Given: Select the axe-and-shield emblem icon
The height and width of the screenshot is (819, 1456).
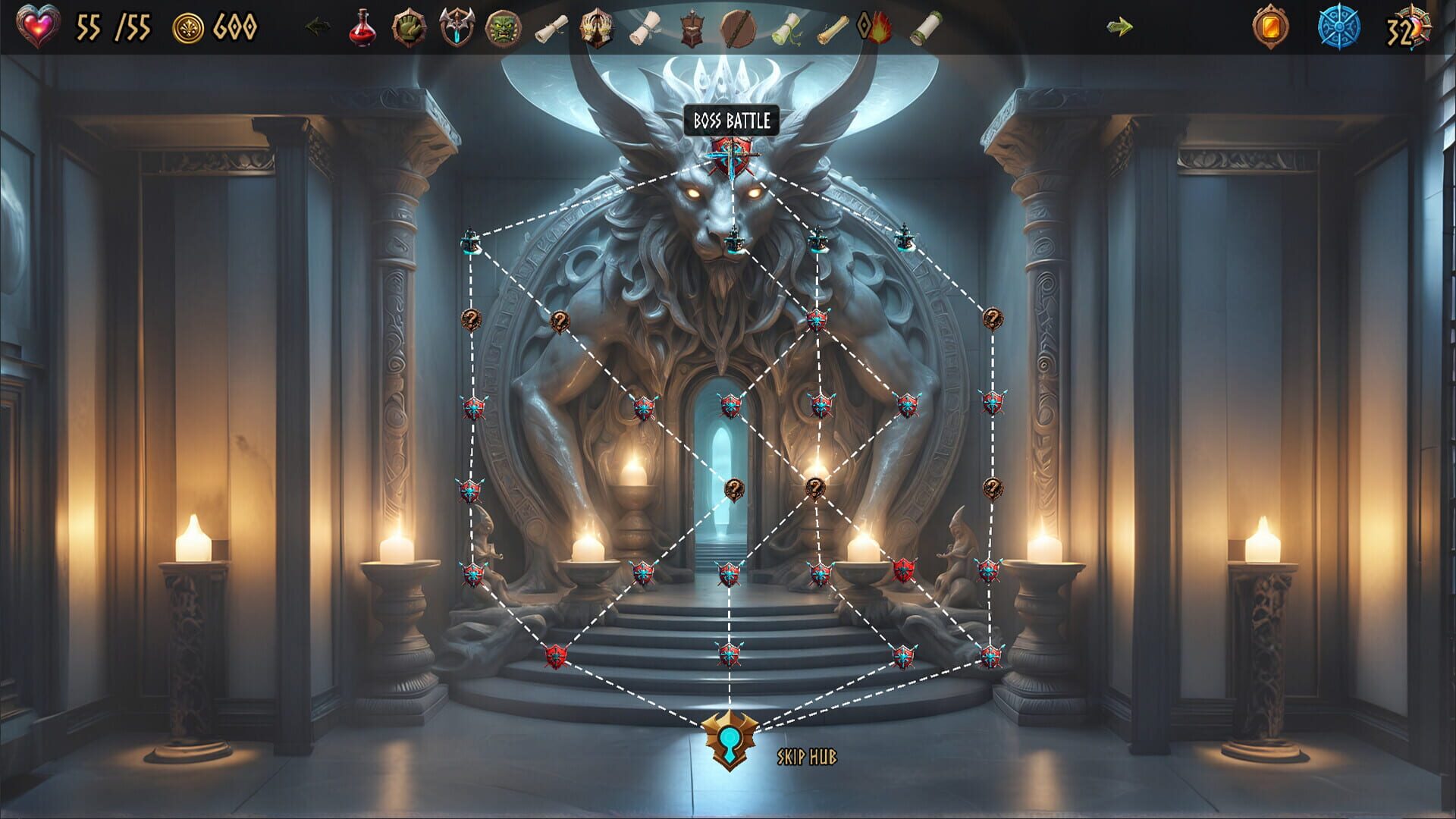Looking at the screenshot, I should click(x=456, y=25).
